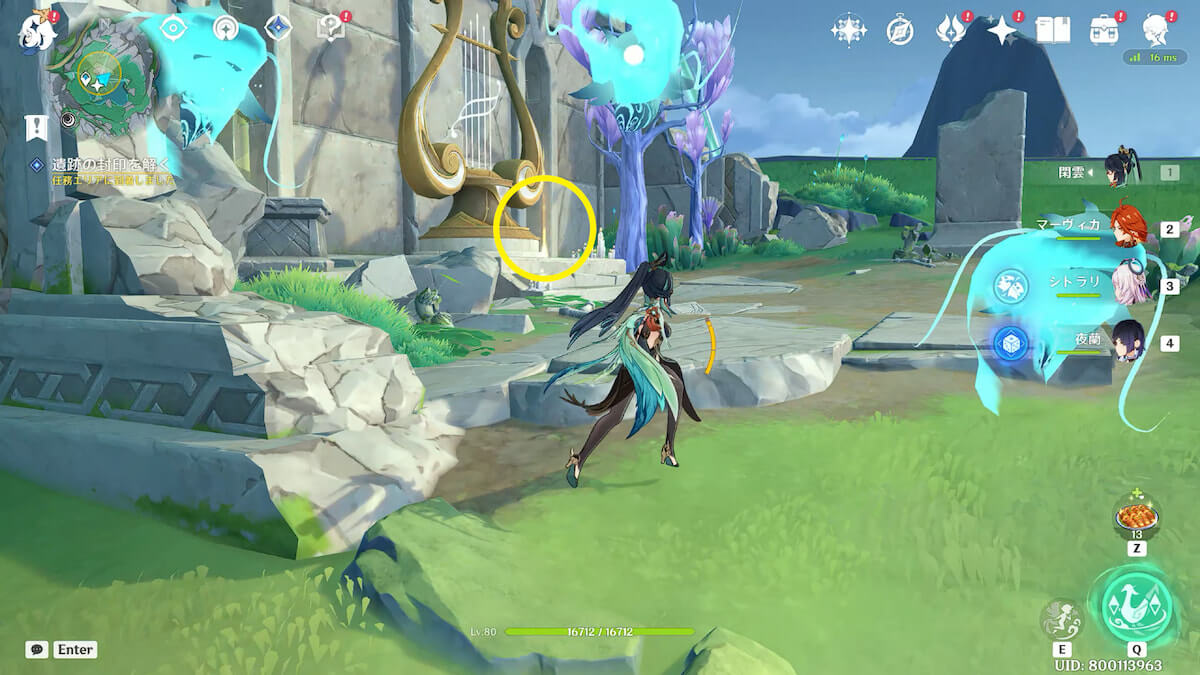The width and height of the screenshot is (1200, 675).
Task: Open the tutorial book with question mark
Action: pyautogui.click(x=330, y=29)
